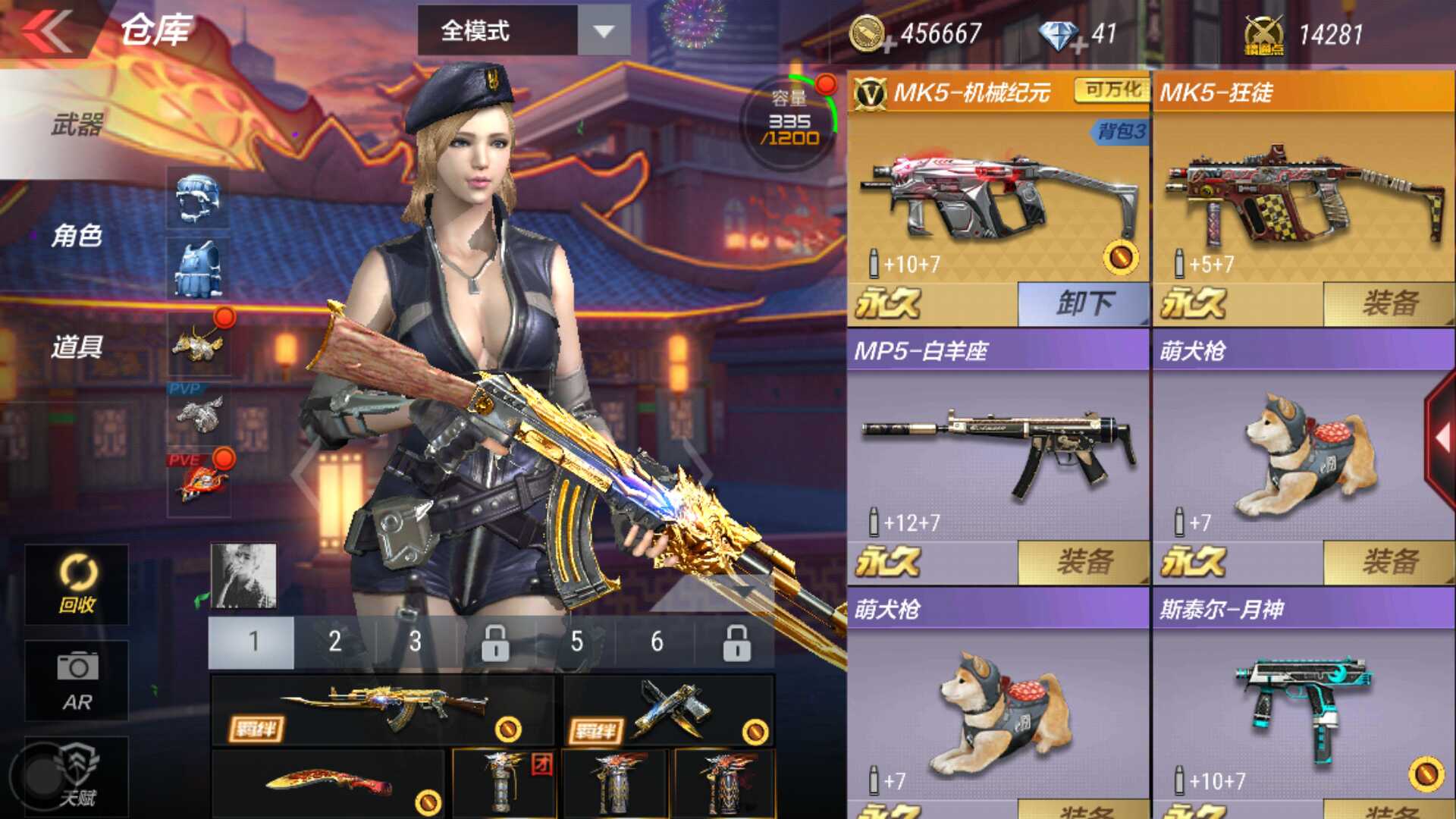Select the helmet equipment slot
The height and width of the screenshot is (819, 1456).
[x=197, y=199]
